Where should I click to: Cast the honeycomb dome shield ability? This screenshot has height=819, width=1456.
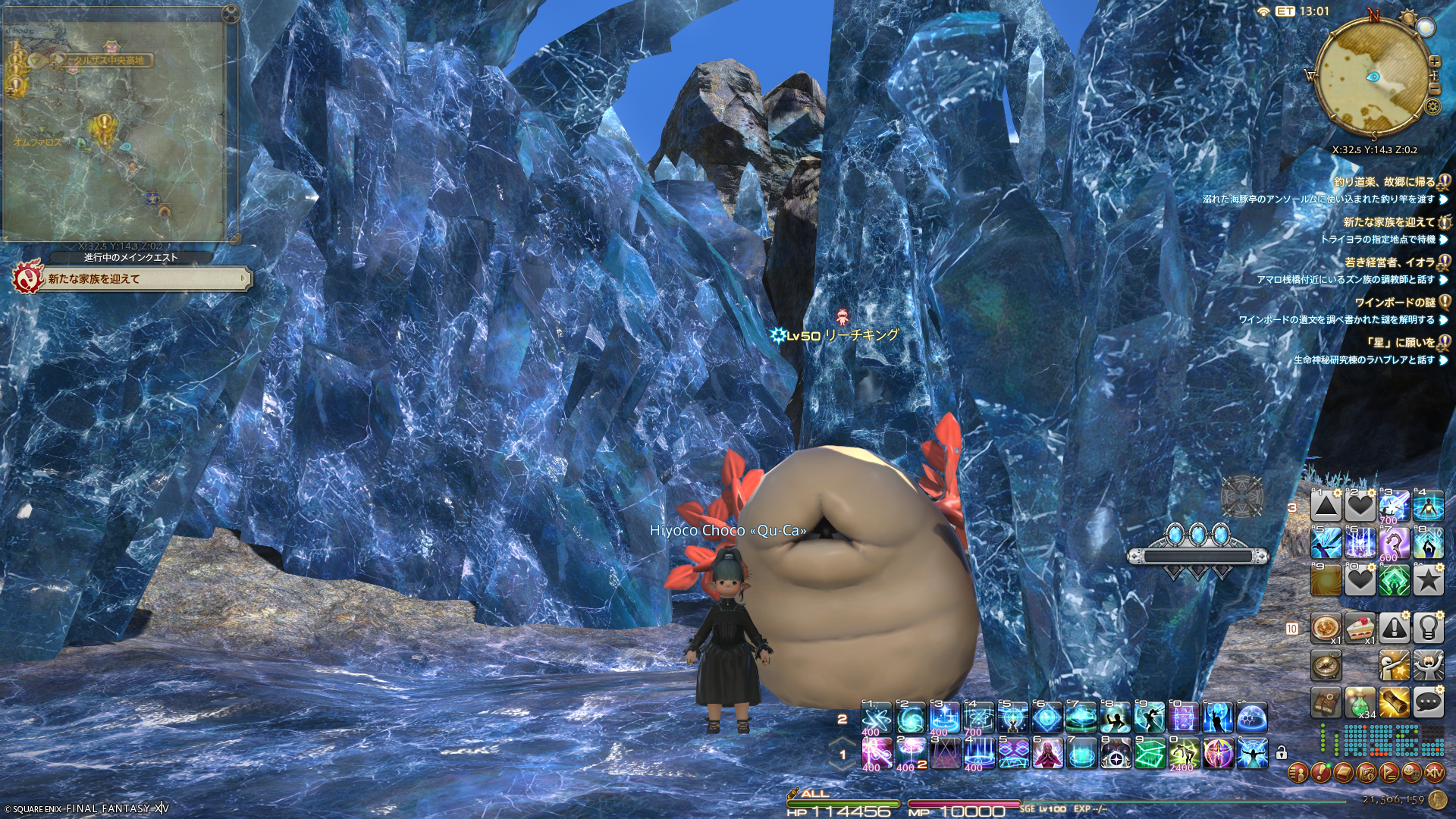point(1251,717)
